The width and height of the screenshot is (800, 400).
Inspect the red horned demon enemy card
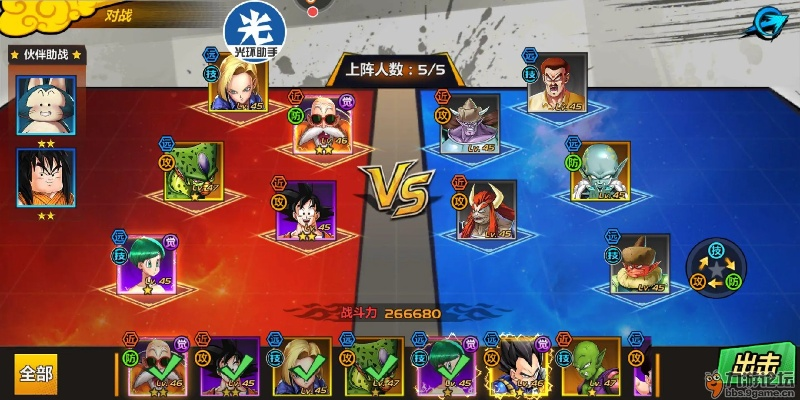click(x=486, y=211)
